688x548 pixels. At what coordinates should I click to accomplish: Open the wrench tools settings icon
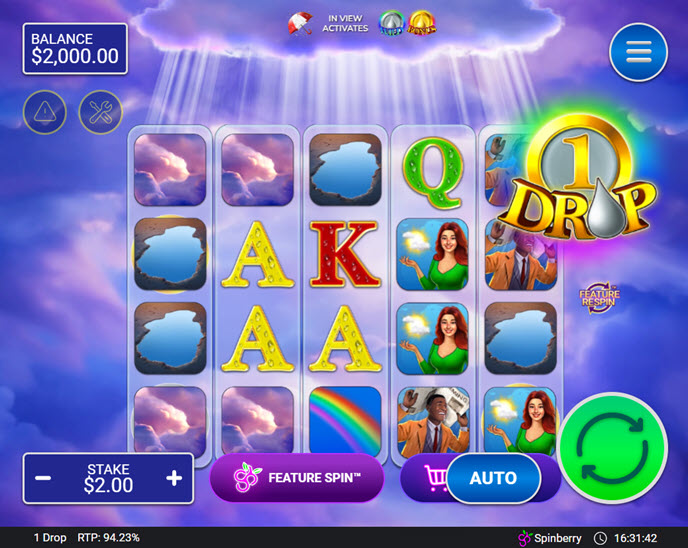pos(100,113)
